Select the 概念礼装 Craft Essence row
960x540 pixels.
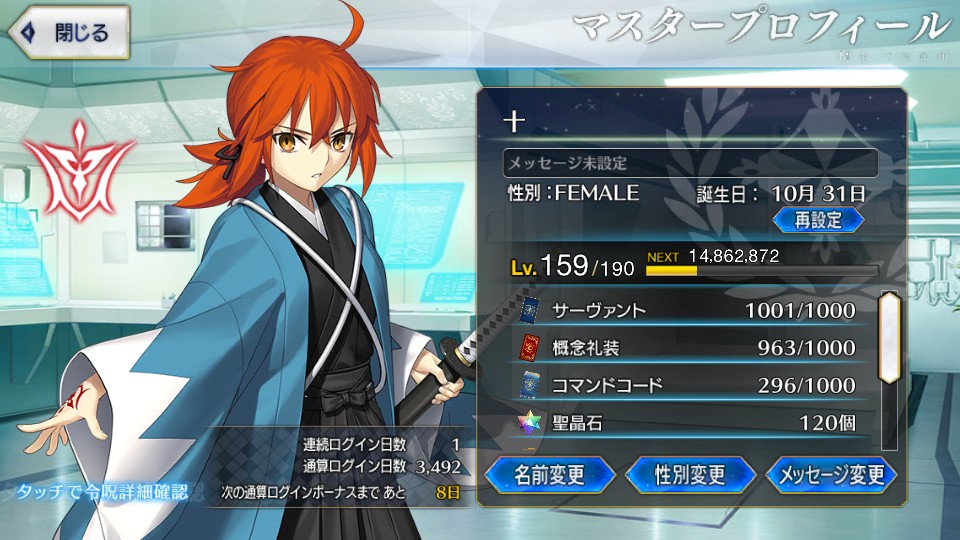[x=690, y=348]
